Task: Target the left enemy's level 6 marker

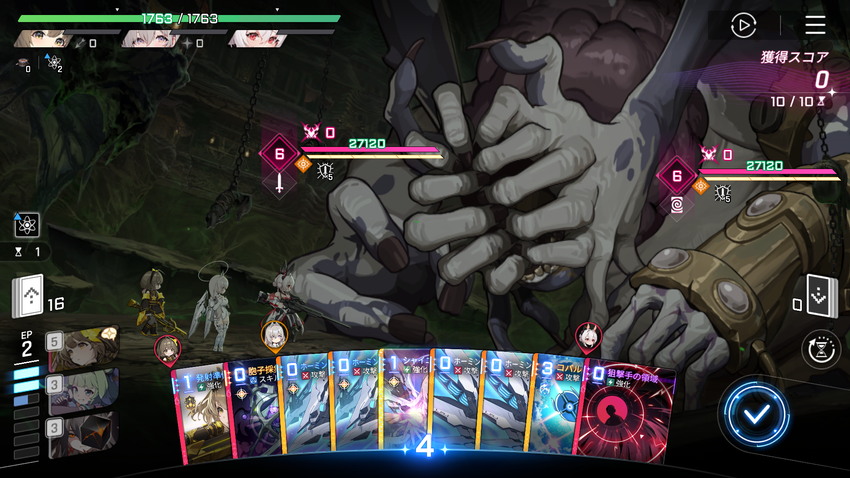Action: [279, 155]
